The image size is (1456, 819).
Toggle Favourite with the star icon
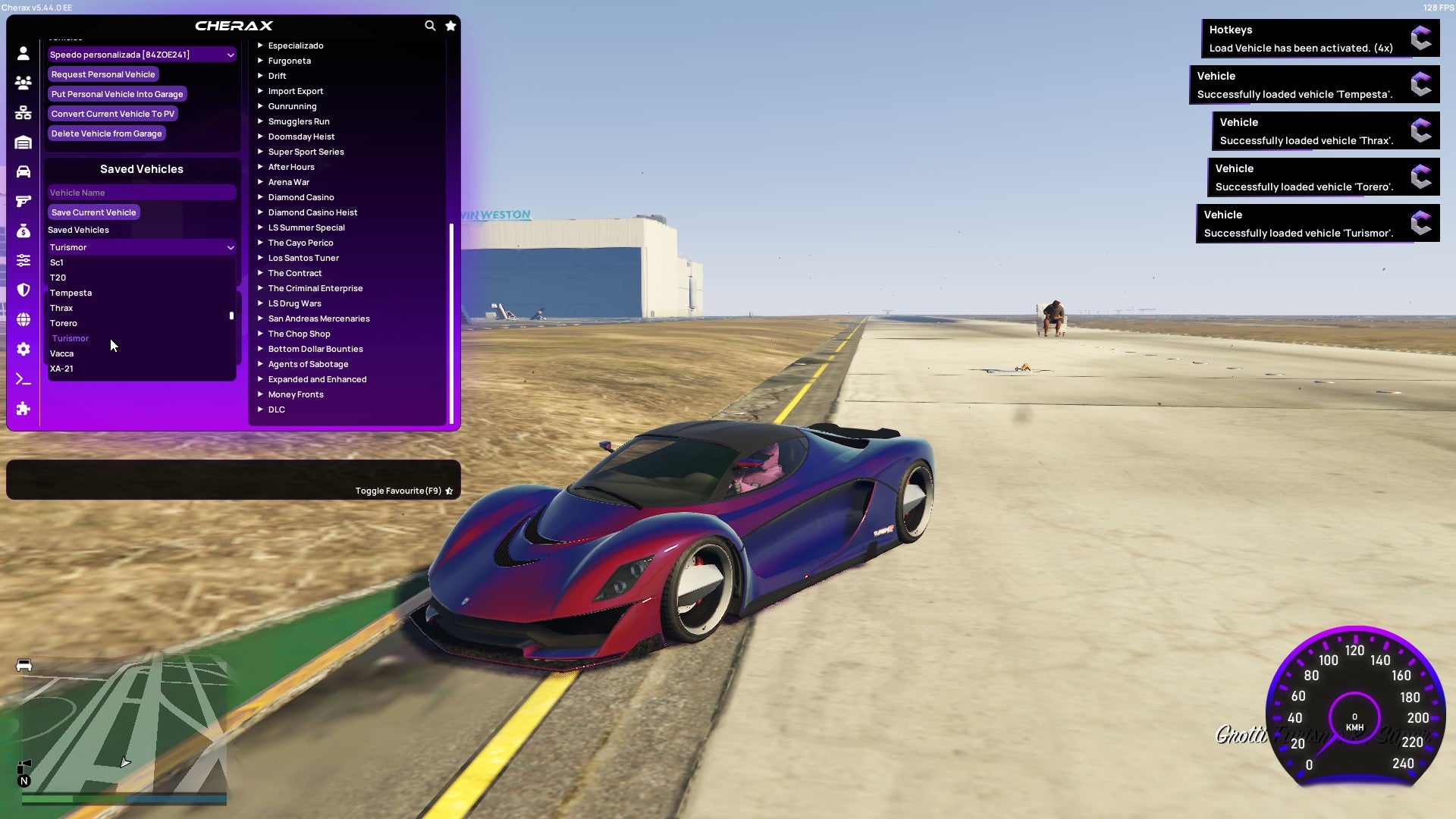point(449,491)
